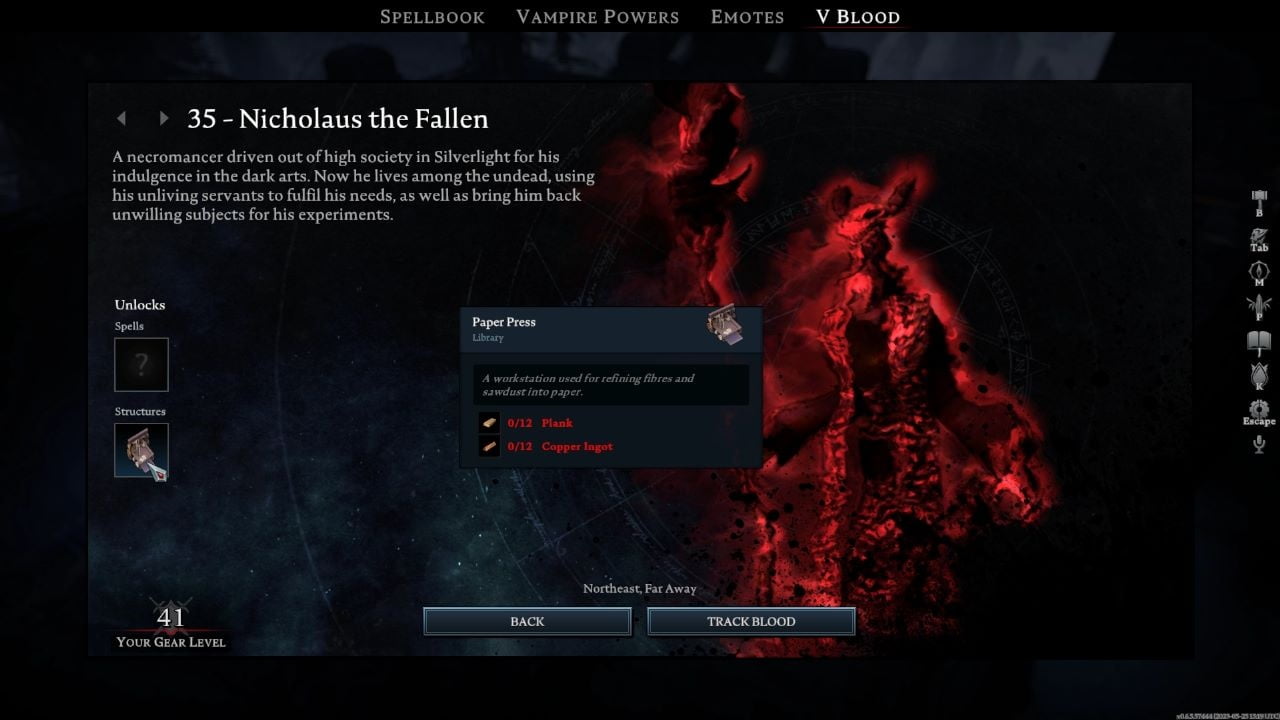
Task: Open the Vampire Powers tab
Action: (x=597, y=16)
